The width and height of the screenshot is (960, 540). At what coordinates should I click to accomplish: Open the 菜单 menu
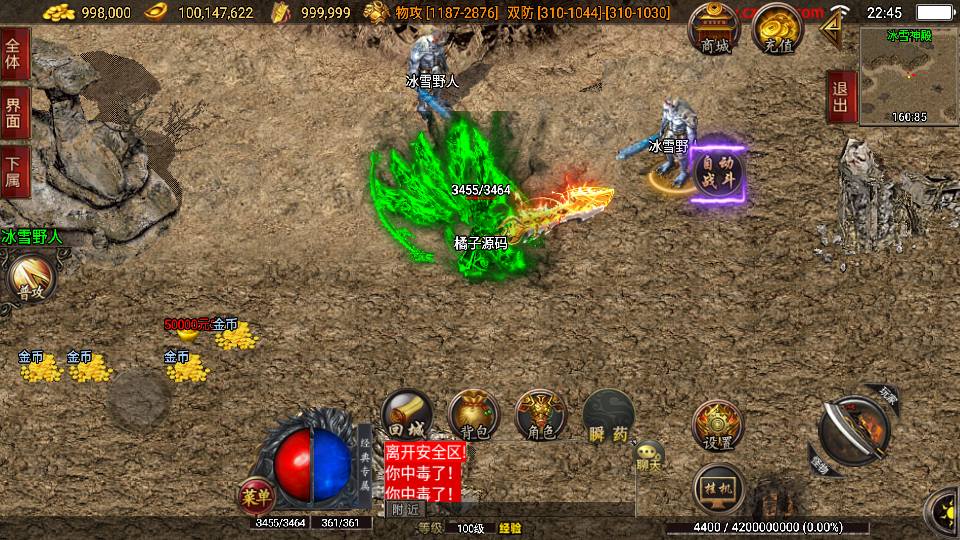coord(256,495)
